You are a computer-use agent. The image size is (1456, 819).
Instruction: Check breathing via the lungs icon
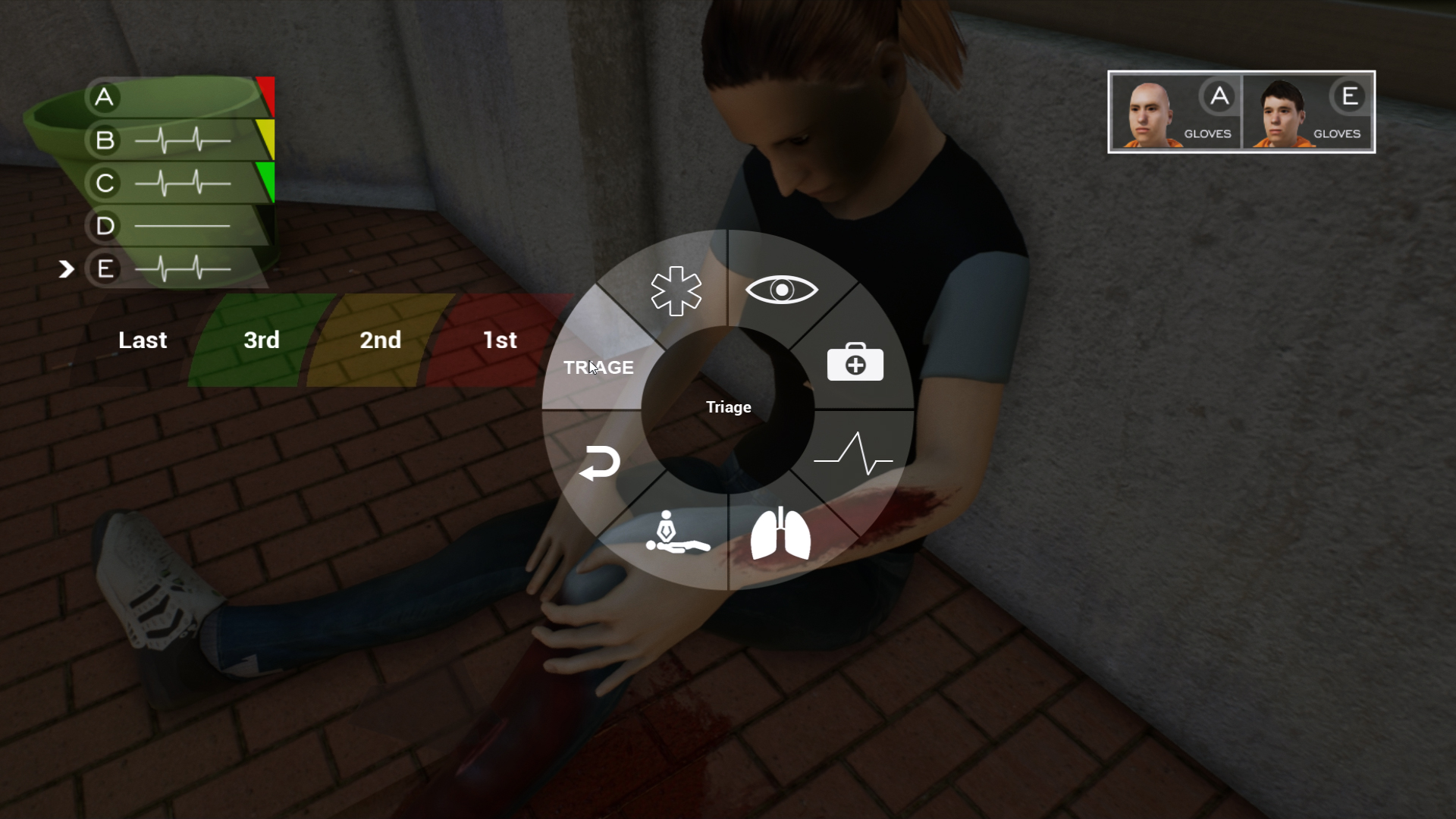(x=781, y=533)
